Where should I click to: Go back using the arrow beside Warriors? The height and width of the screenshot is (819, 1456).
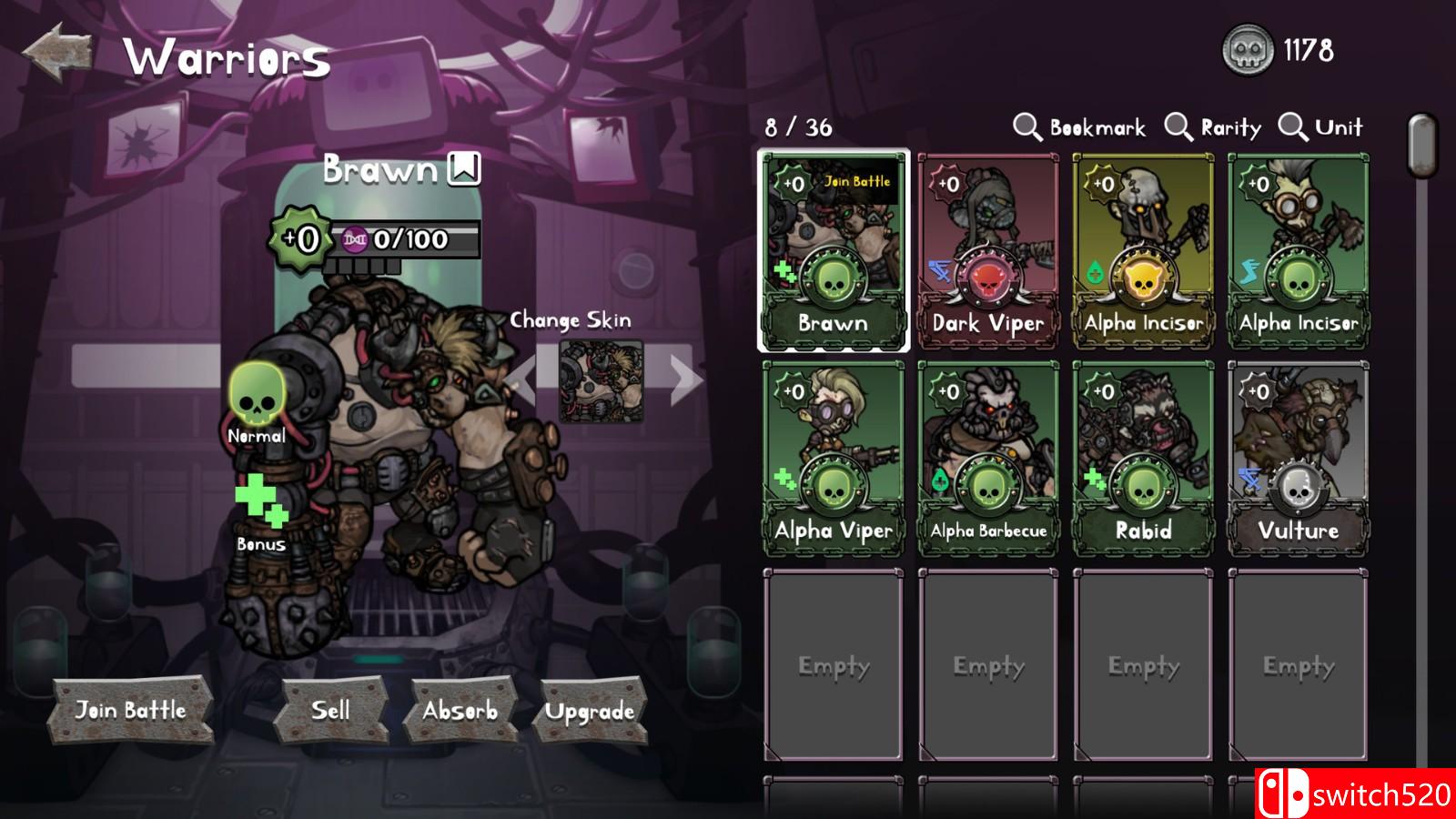(58, 55)
